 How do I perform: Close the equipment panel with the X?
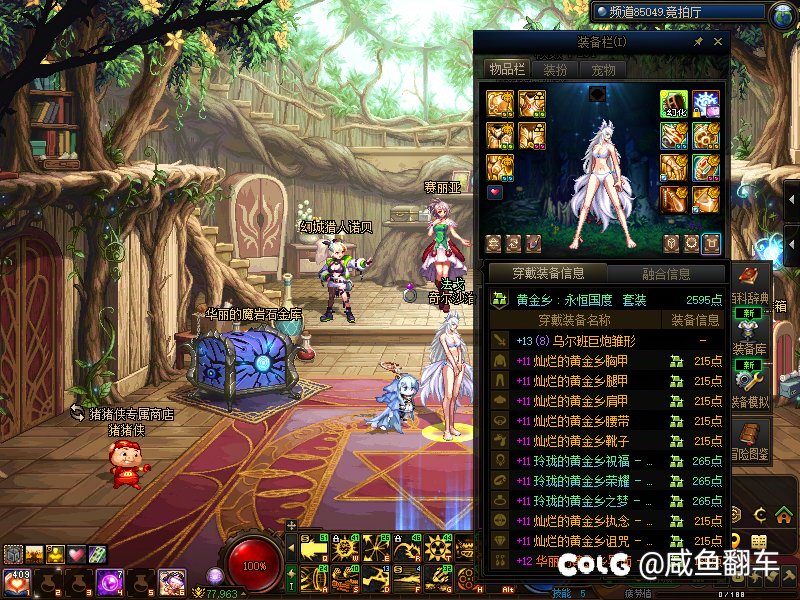pyautogui.click(x=717, y=42)
